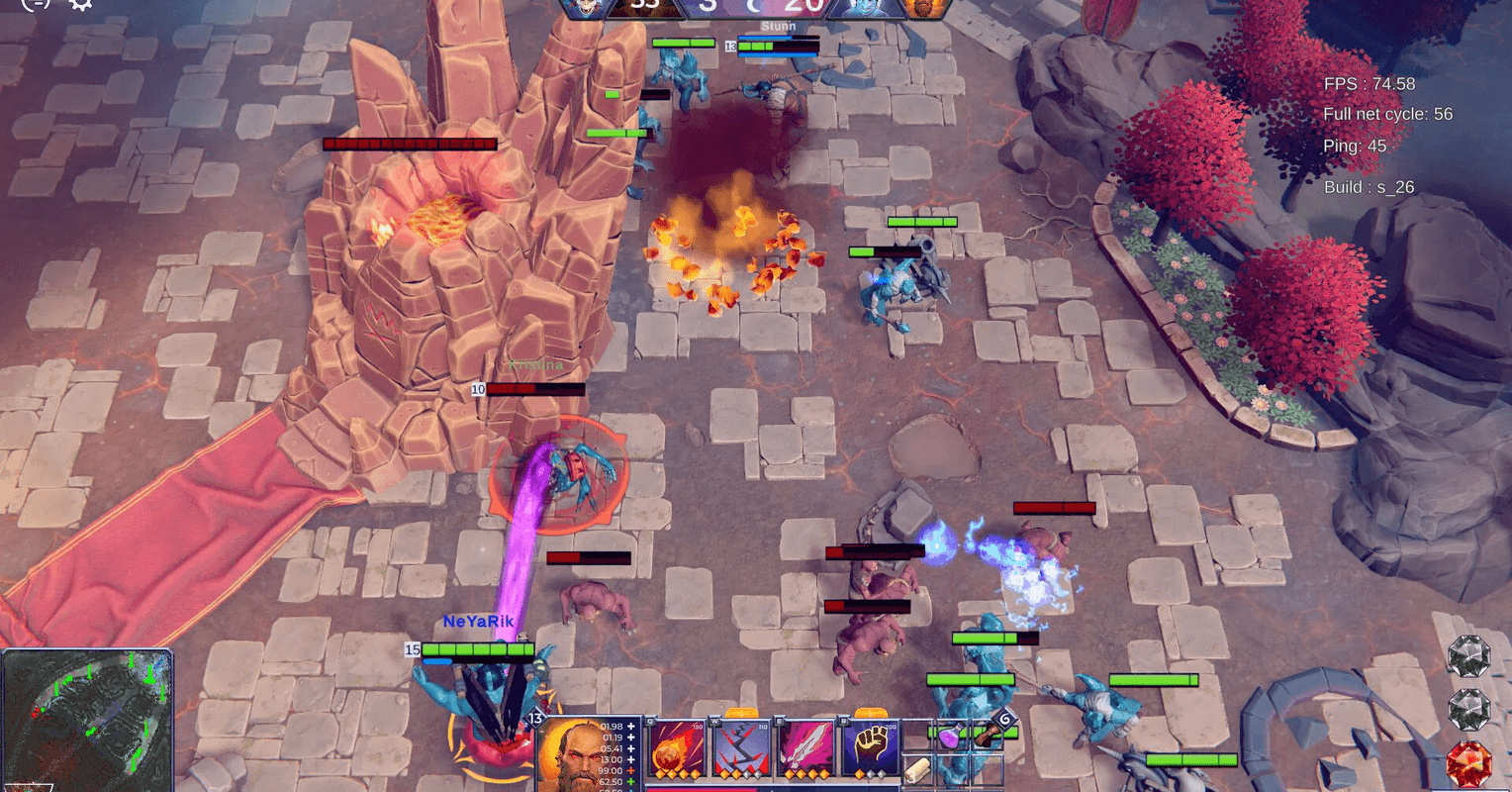Use the wooden club item slot
Viewport: 1512px width, 792px height.
coord(989,733)
